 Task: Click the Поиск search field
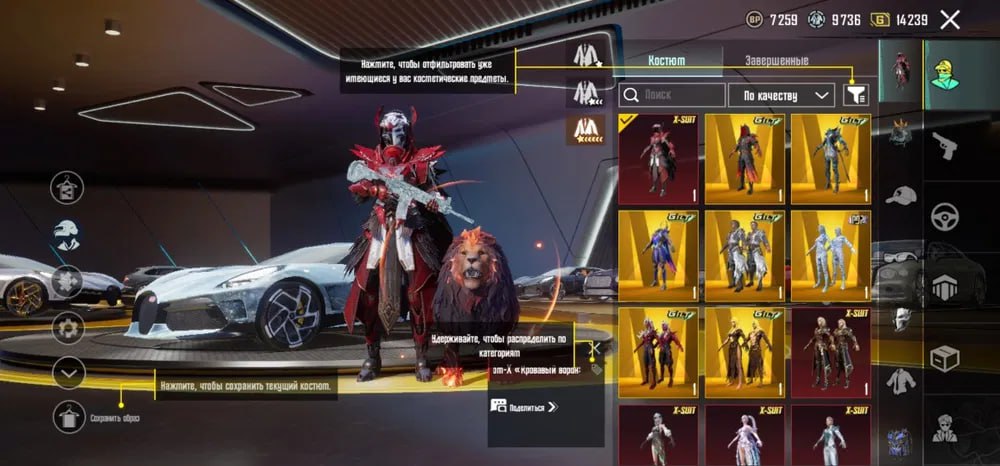[672, 95]
